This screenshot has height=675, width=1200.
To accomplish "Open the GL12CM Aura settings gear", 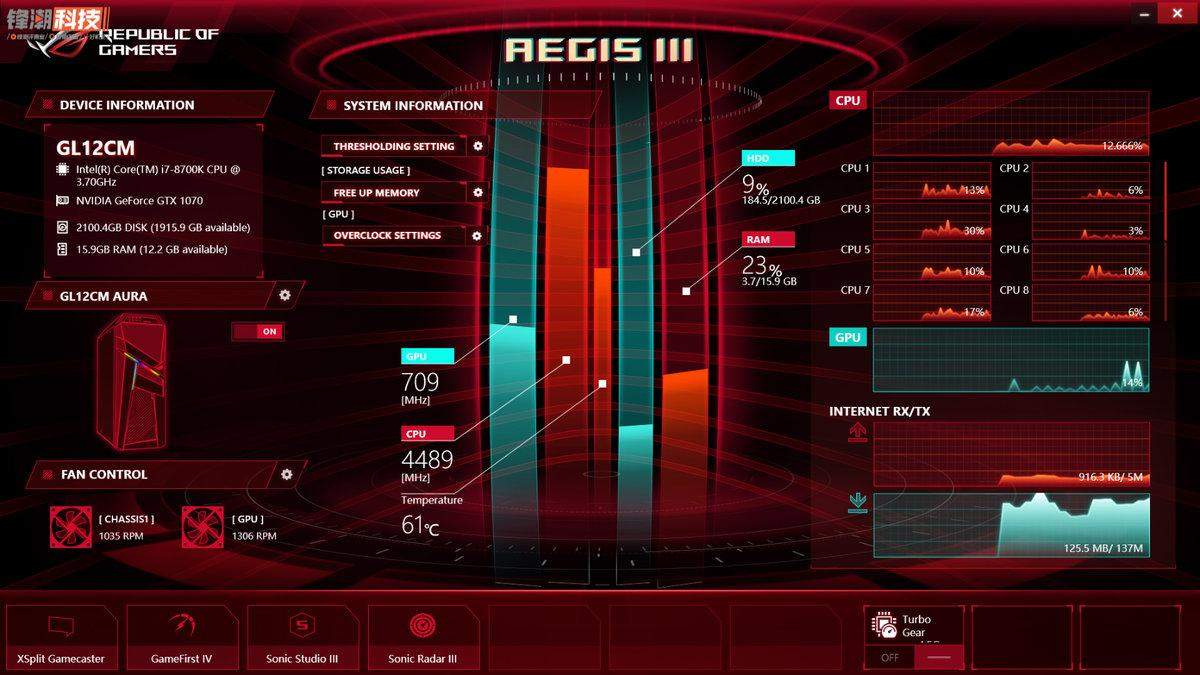I will [285, 295].
